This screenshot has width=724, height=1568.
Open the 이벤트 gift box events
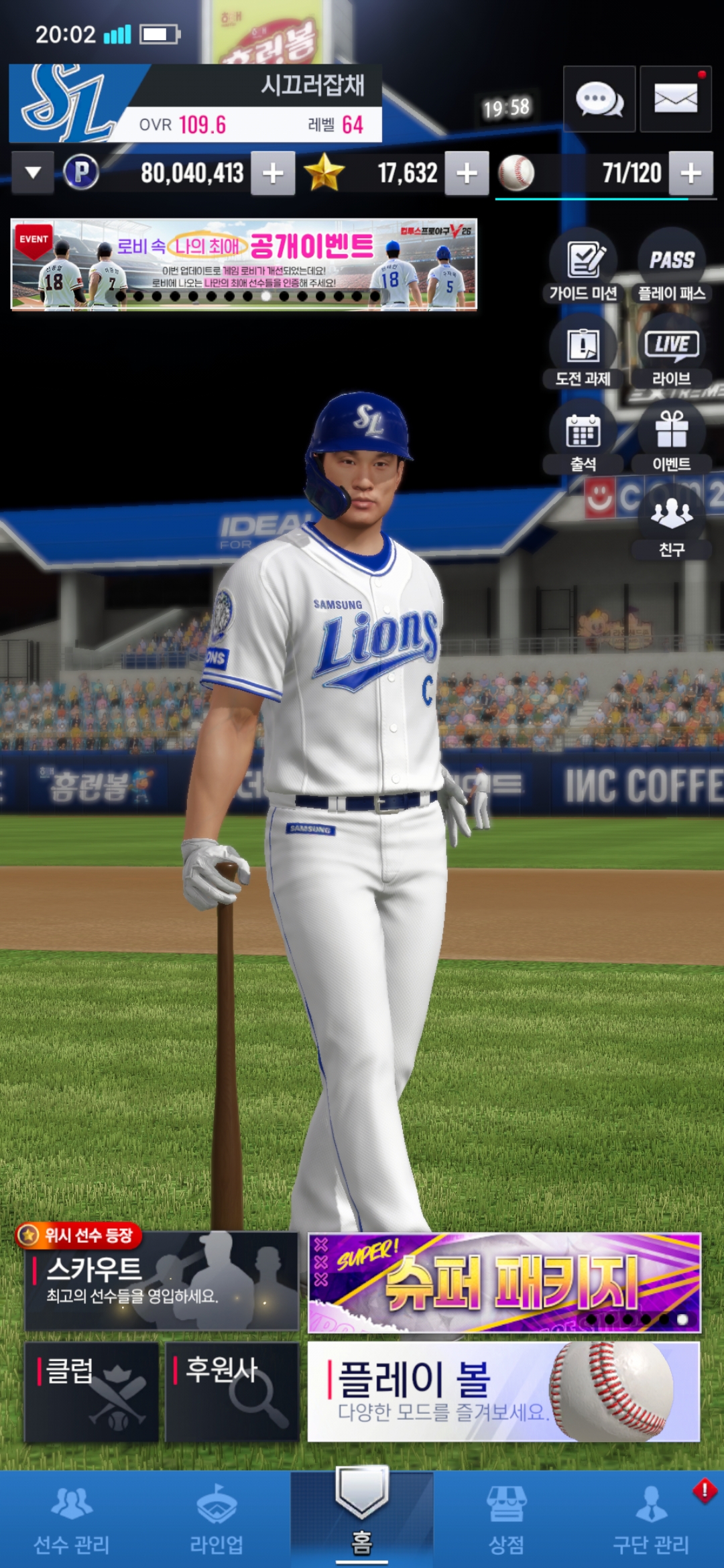click(672, 437)
